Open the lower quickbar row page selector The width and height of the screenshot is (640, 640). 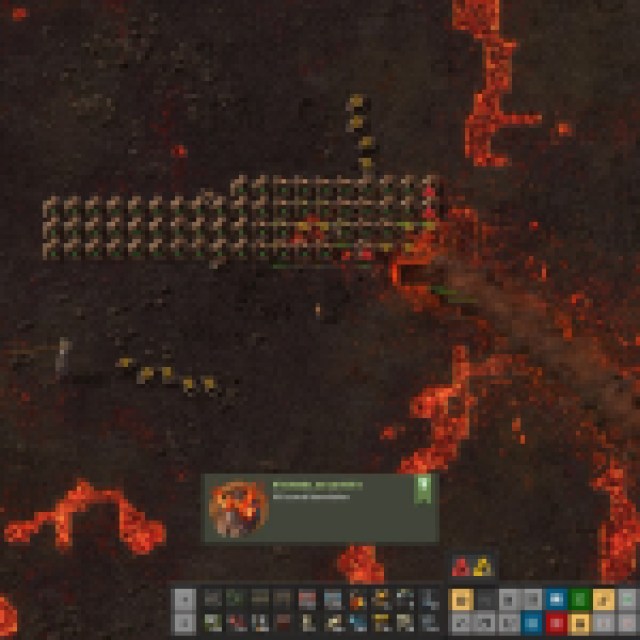183,621
